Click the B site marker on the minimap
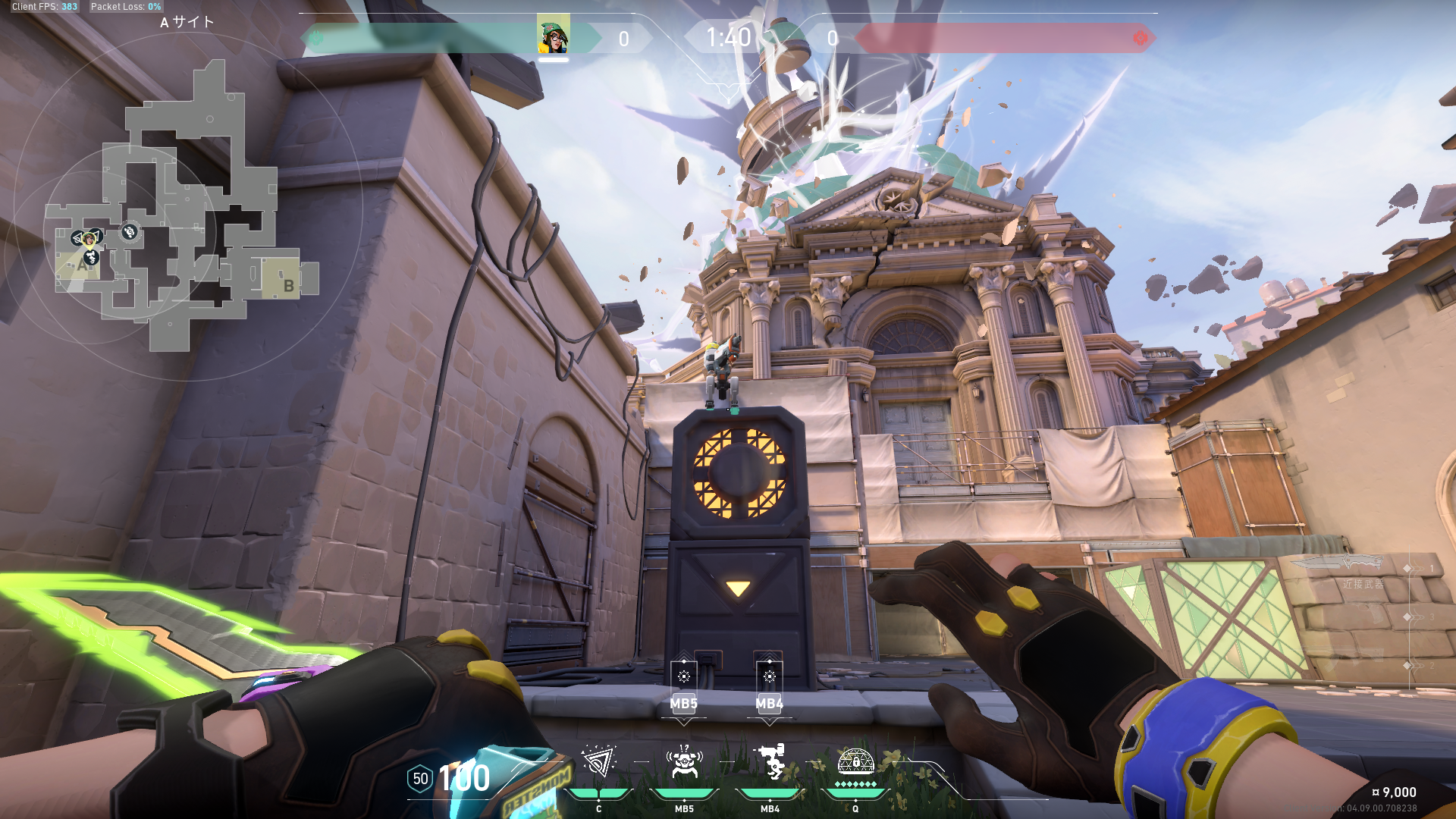Viewport: 1456px width, 819px height. click(288, 285)
